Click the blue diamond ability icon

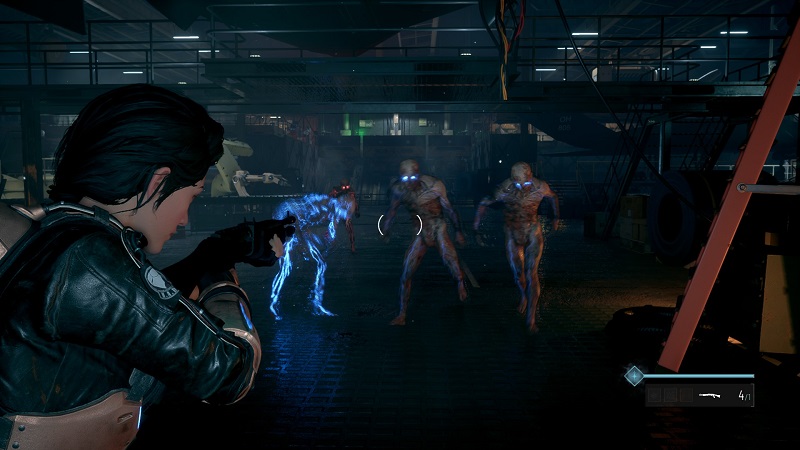tap(633, 375)
